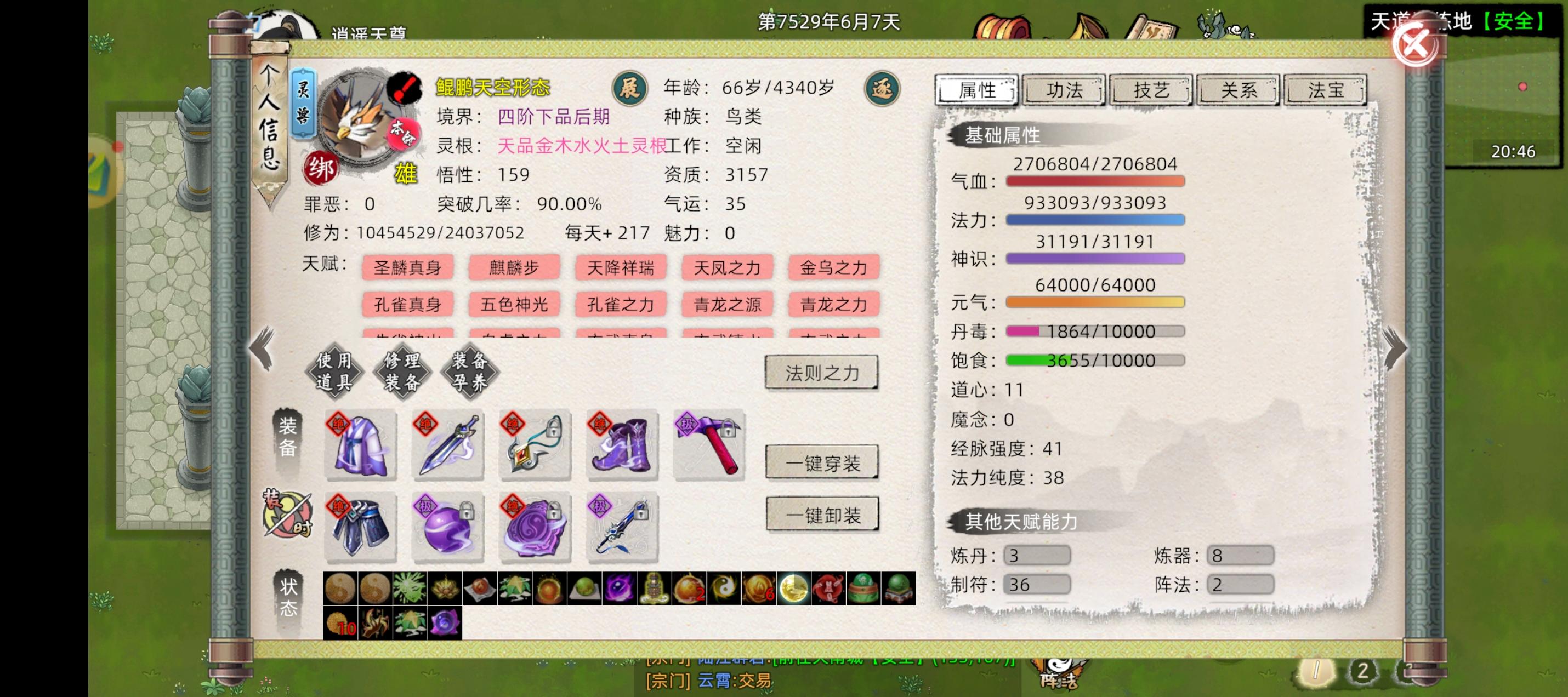Select the purple sword equipment icon
The height and width of the screenshot is (697, 1568).
tap(447, 445)
